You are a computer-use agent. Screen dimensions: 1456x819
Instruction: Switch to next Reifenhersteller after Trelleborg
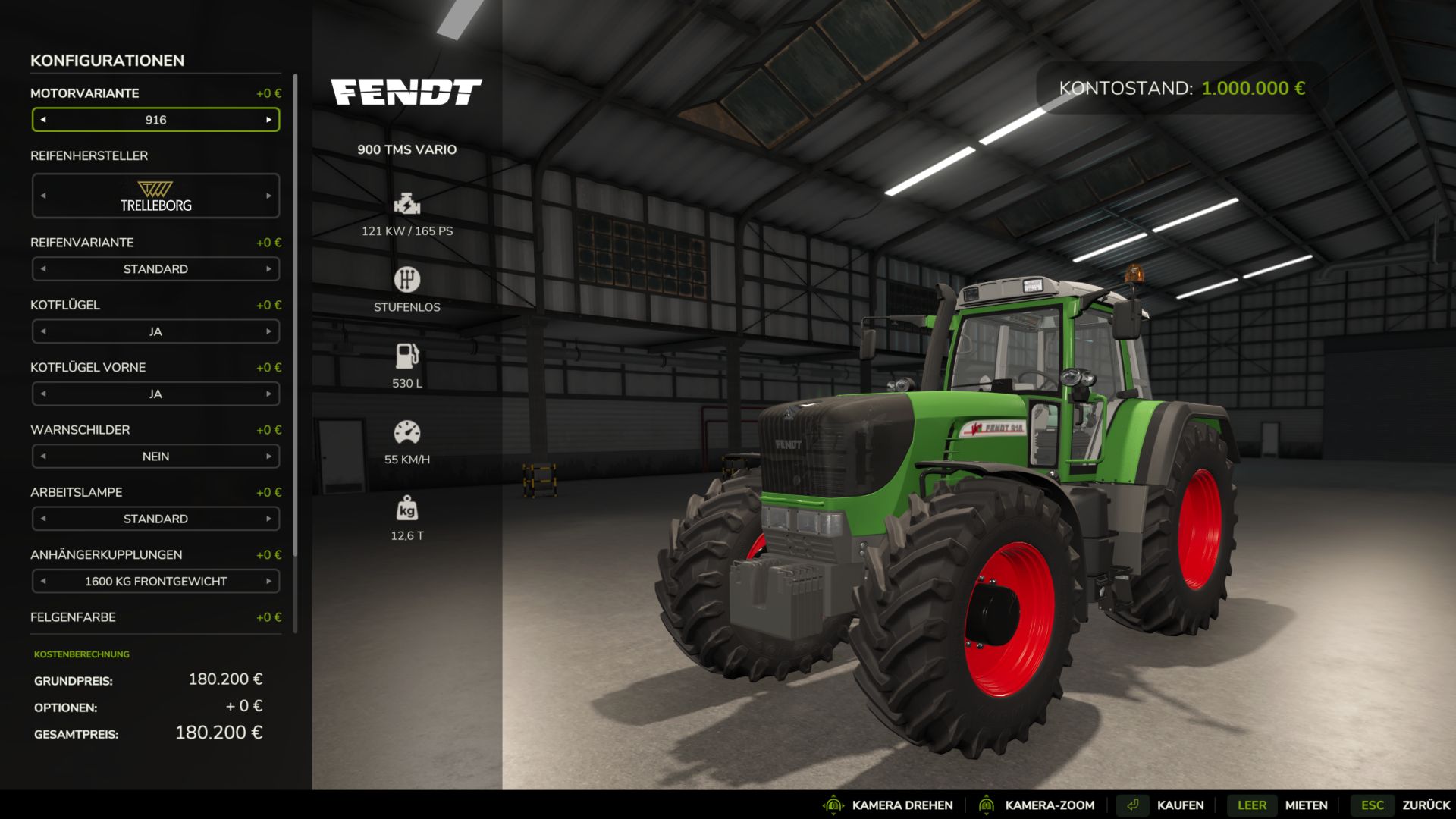point(268,196)
